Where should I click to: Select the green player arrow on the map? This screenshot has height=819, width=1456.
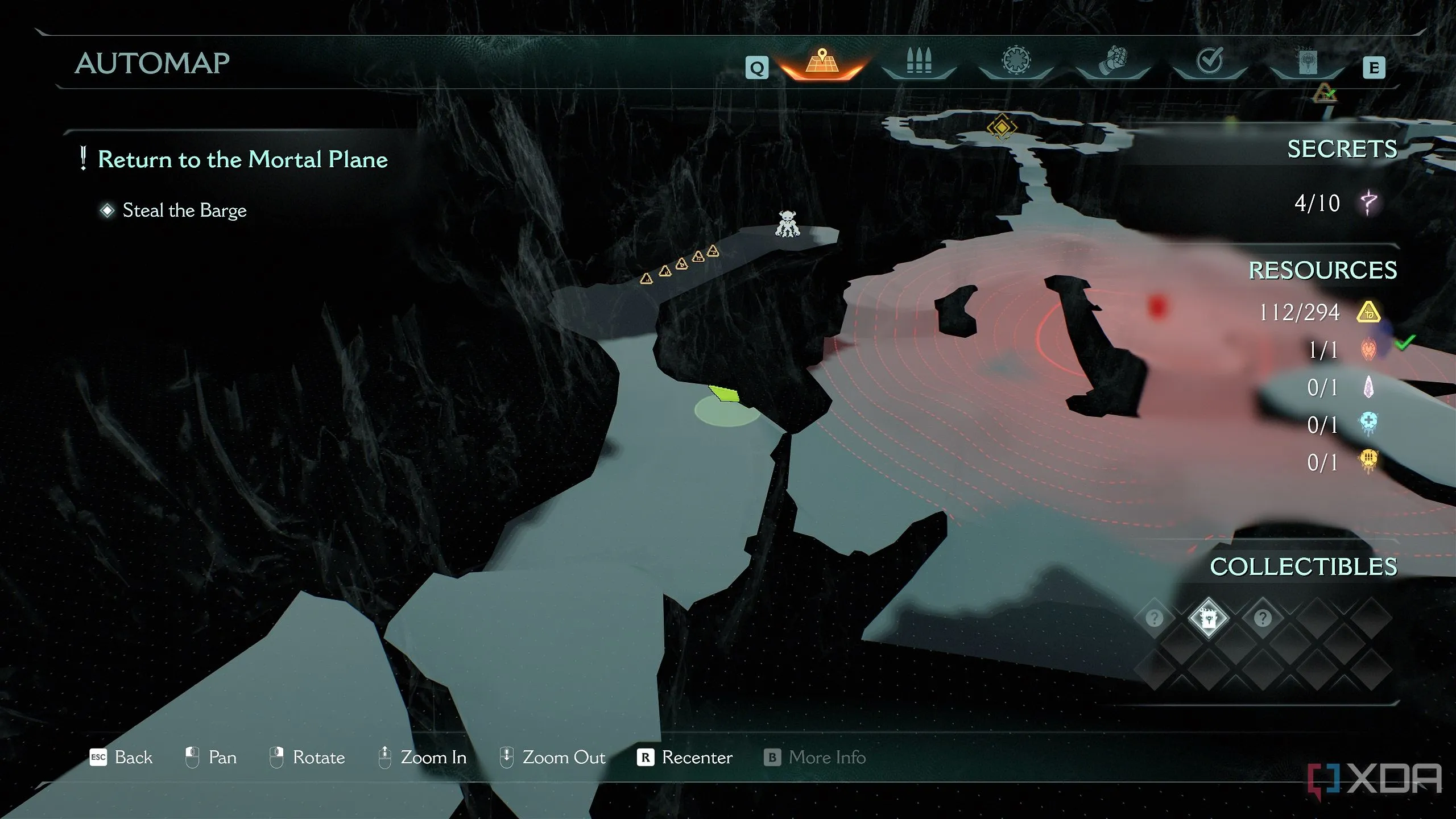coord(725,394)
